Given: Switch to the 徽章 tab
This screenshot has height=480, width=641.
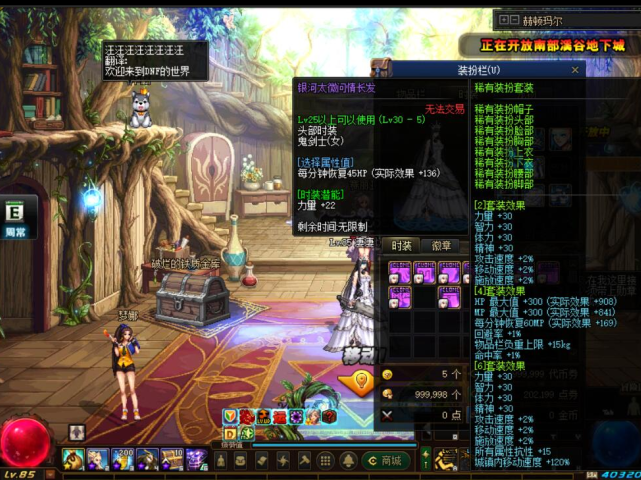Looking at the screenshot, I should coord(441,245).
